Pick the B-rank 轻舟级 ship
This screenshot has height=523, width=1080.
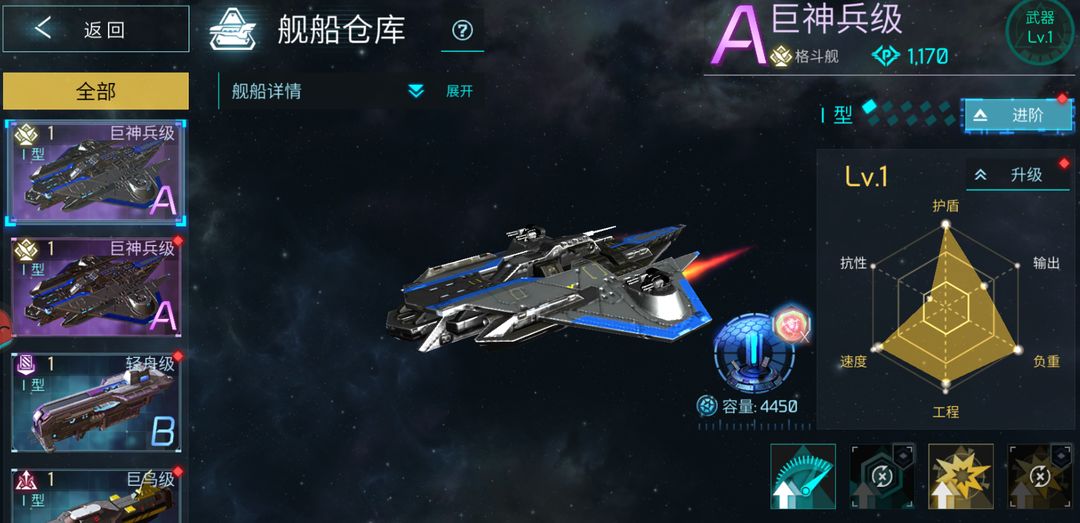coord(96,402)
